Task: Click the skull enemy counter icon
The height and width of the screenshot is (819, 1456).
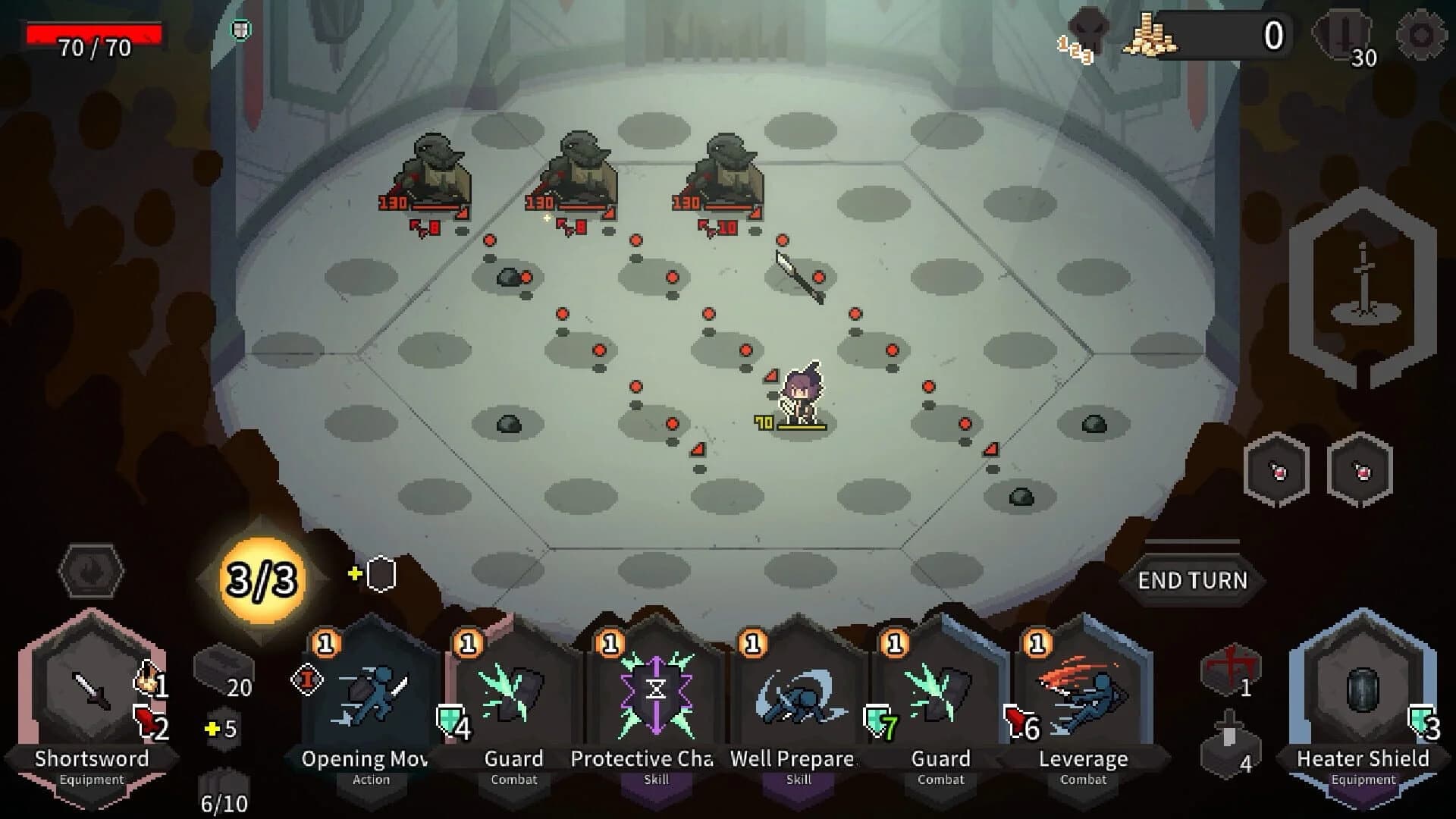Action: coord(1084,34)
